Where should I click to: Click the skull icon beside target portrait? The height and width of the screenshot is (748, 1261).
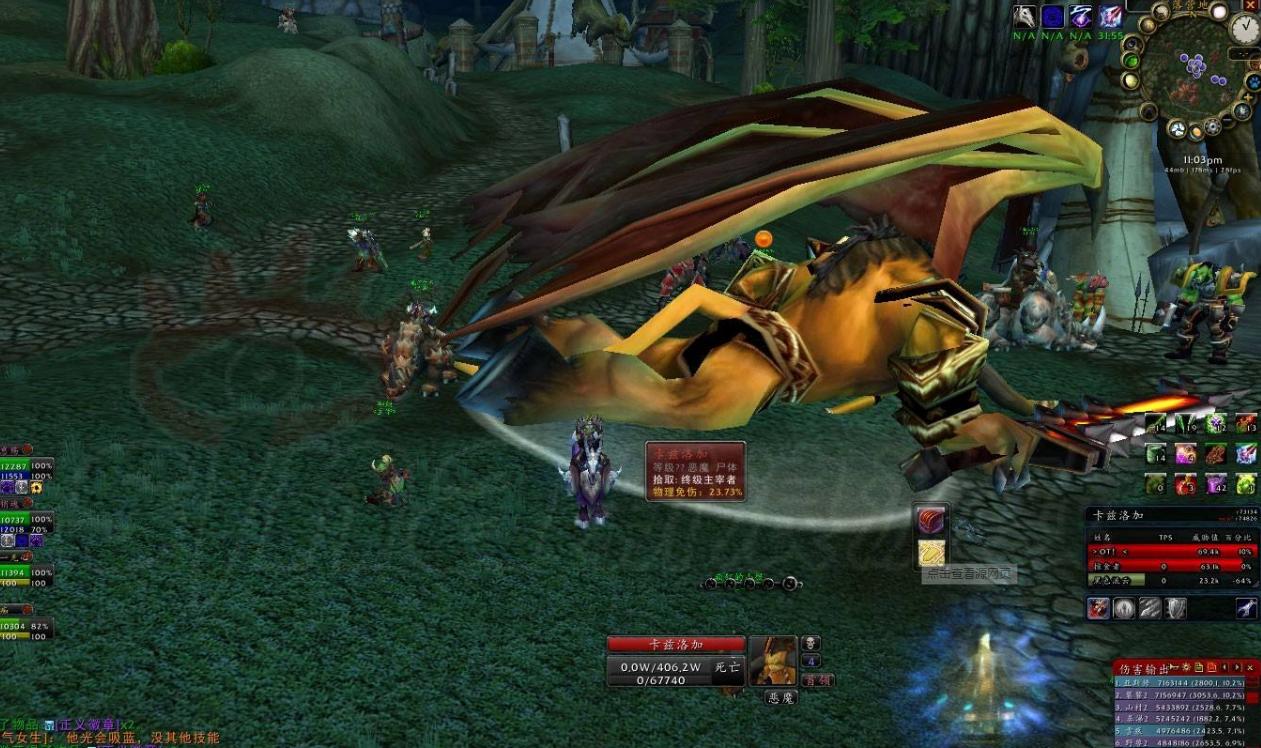[x=812, y=643]
